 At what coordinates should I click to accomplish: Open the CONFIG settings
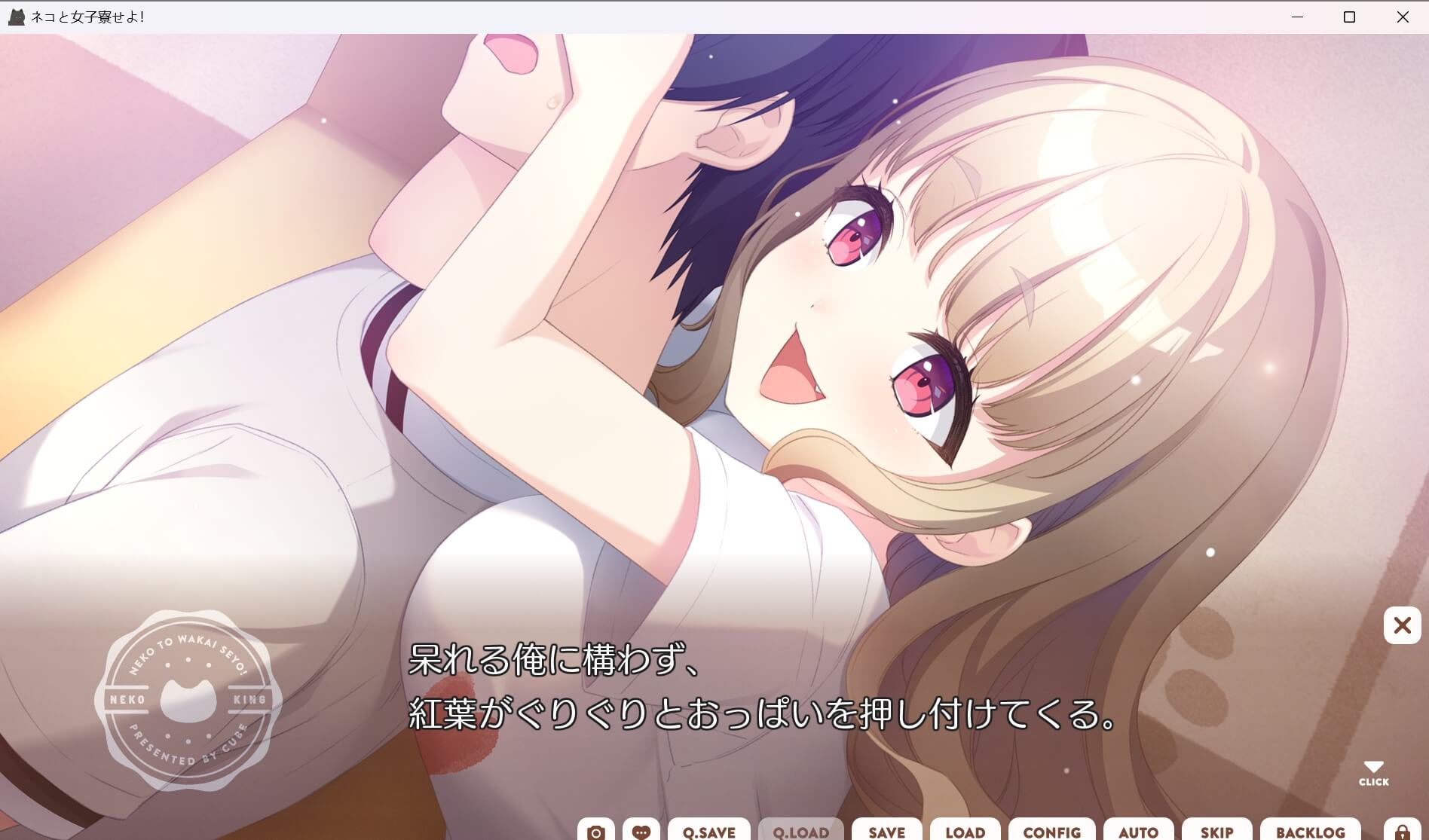tap(1051, 832)
